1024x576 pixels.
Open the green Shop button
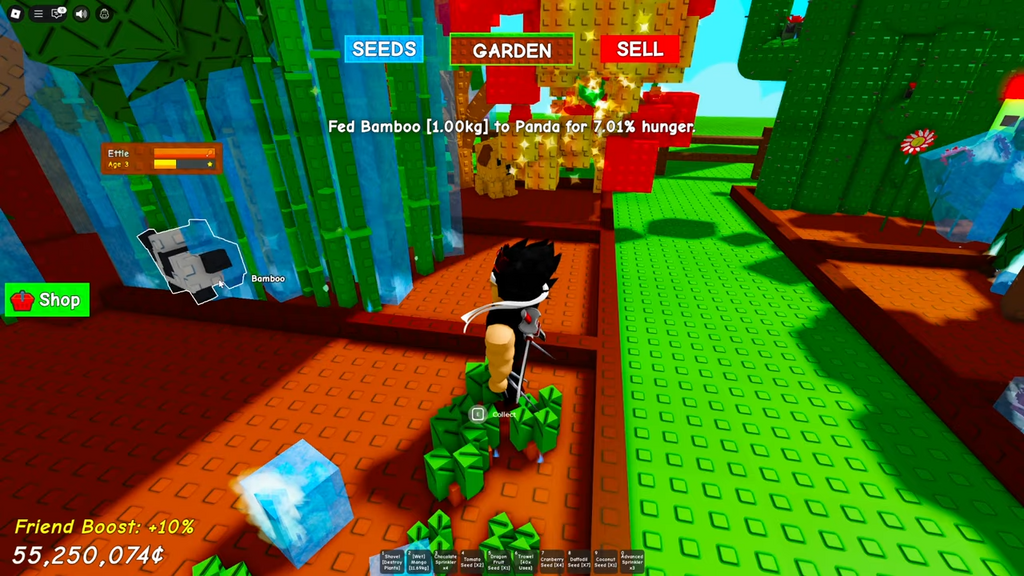(47, 299)
